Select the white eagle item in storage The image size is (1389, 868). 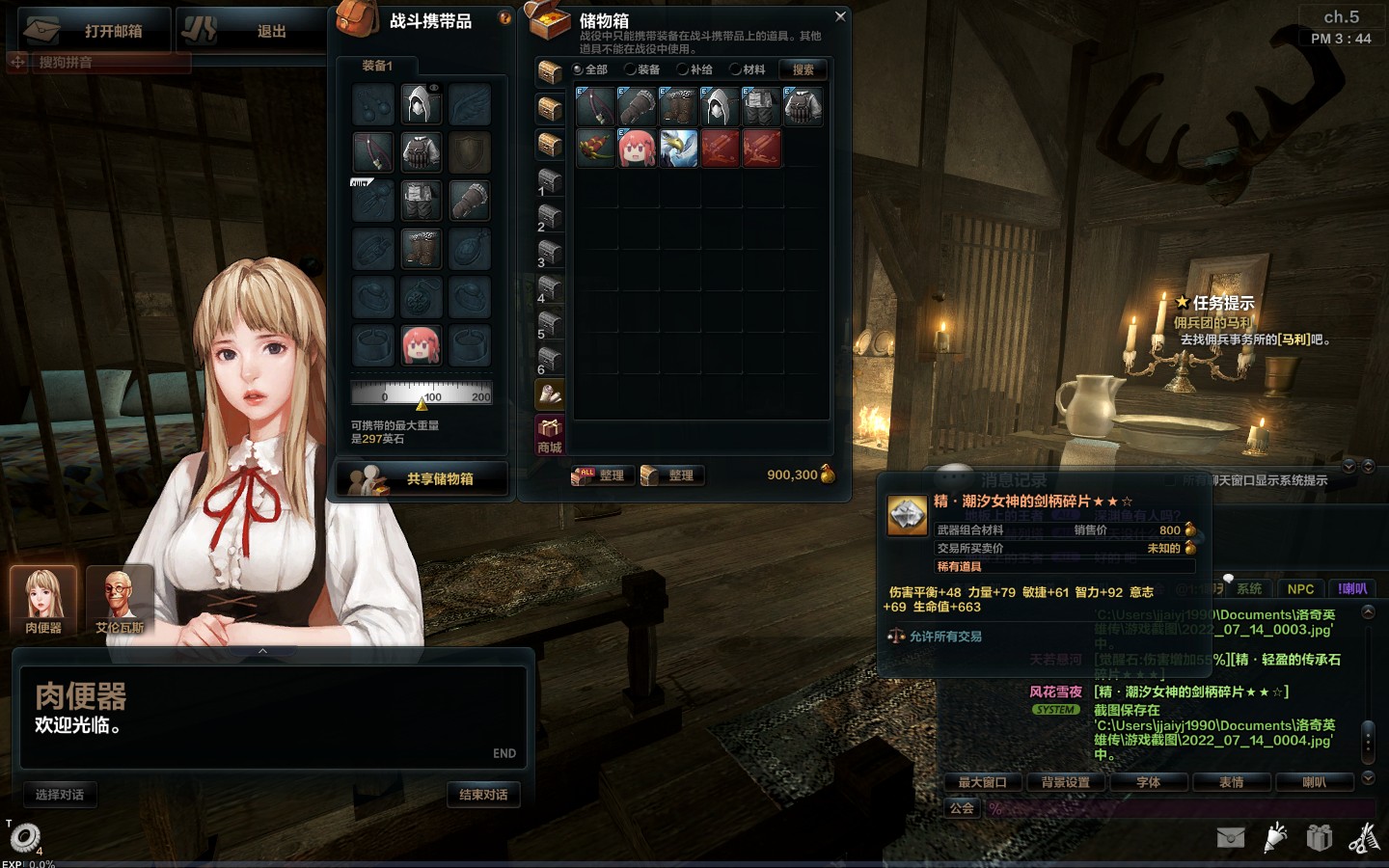click(678, 149)
